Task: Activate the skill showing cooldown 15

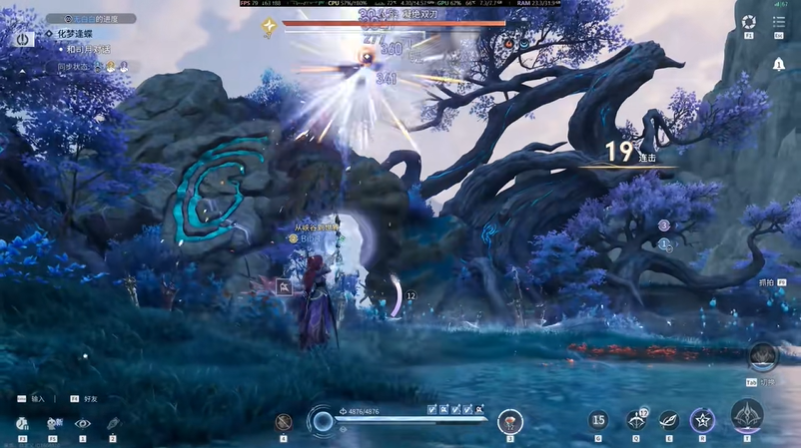Action: pyautogui.click(x=598, y=421)
